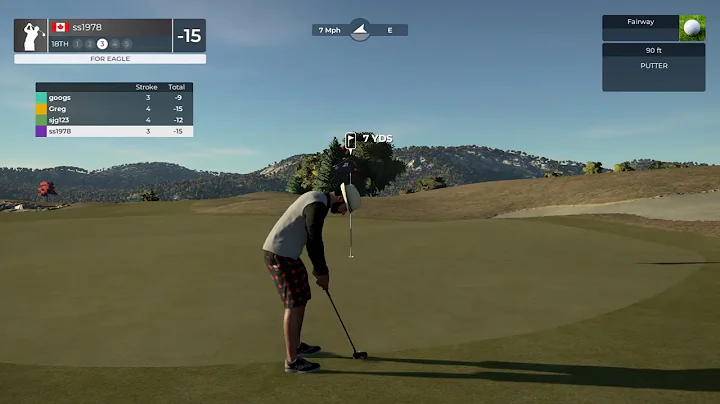Select Greg's row in the leaderboard
Image resolution: width=720 pixels, height=404 pixels.
click(114, 109)
